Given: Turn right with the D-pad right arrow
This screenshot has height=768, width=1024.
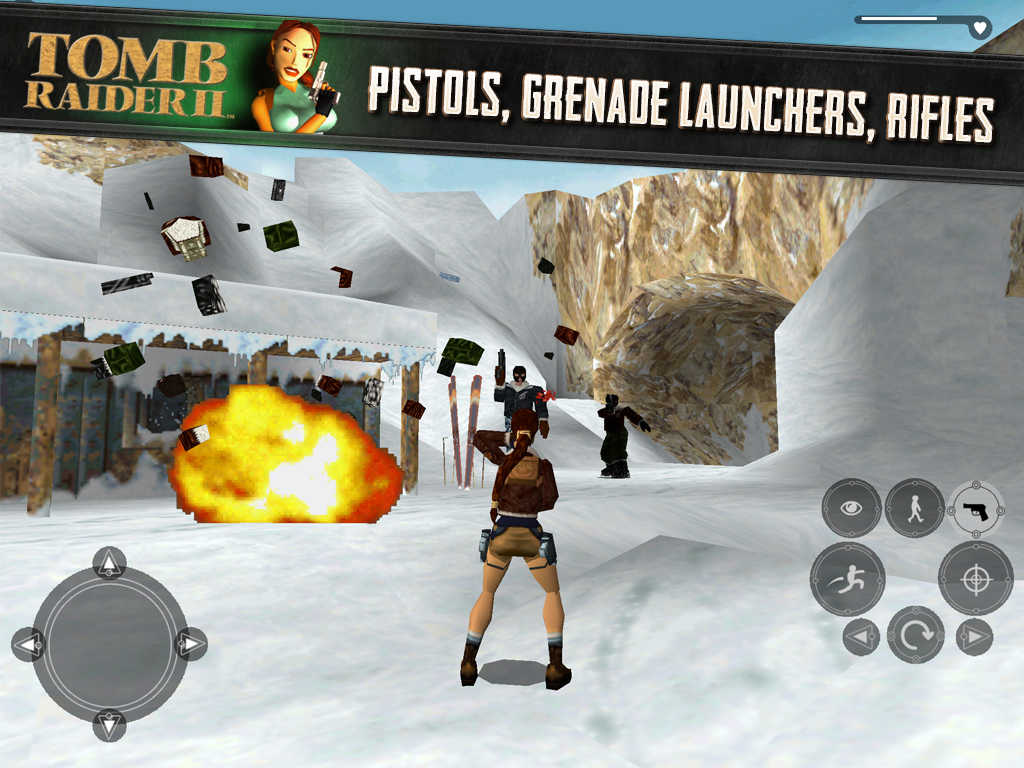Looking at the screenshot, I should [x=190, y=643].
